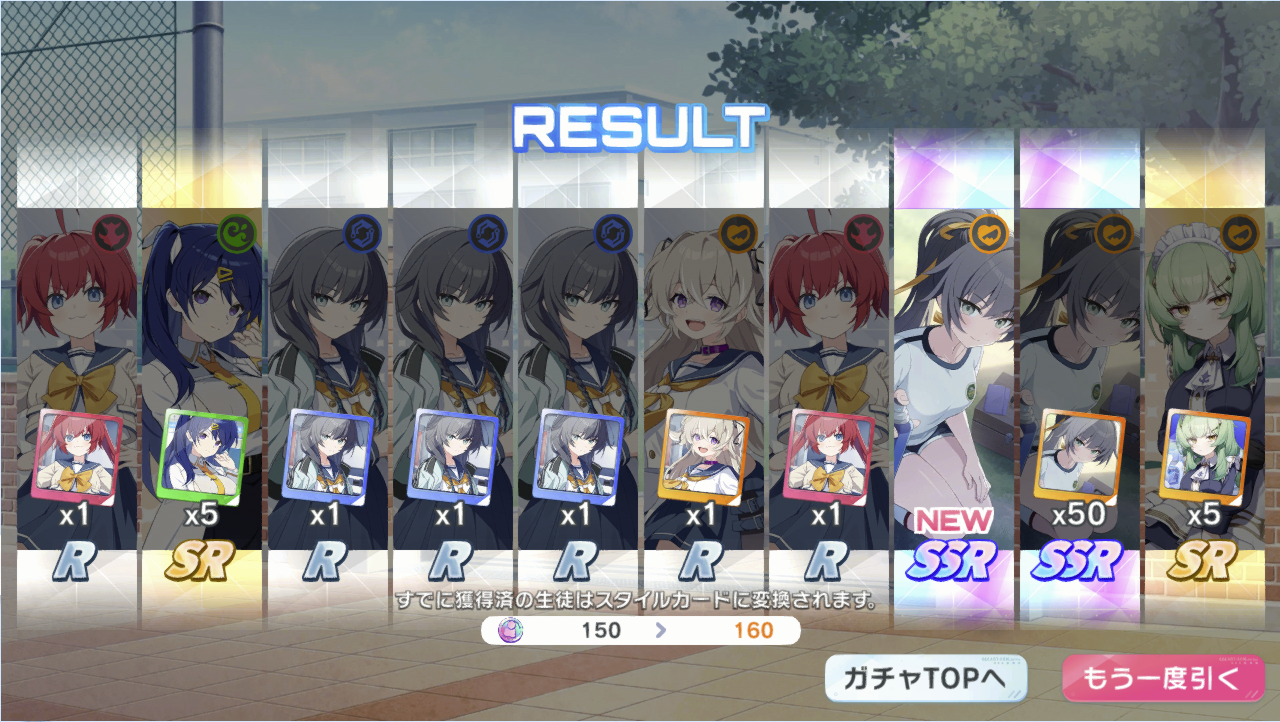Go back to ガチャTOPへ
This screenshot has width=1280, height=722.
[x=925, y=679]
